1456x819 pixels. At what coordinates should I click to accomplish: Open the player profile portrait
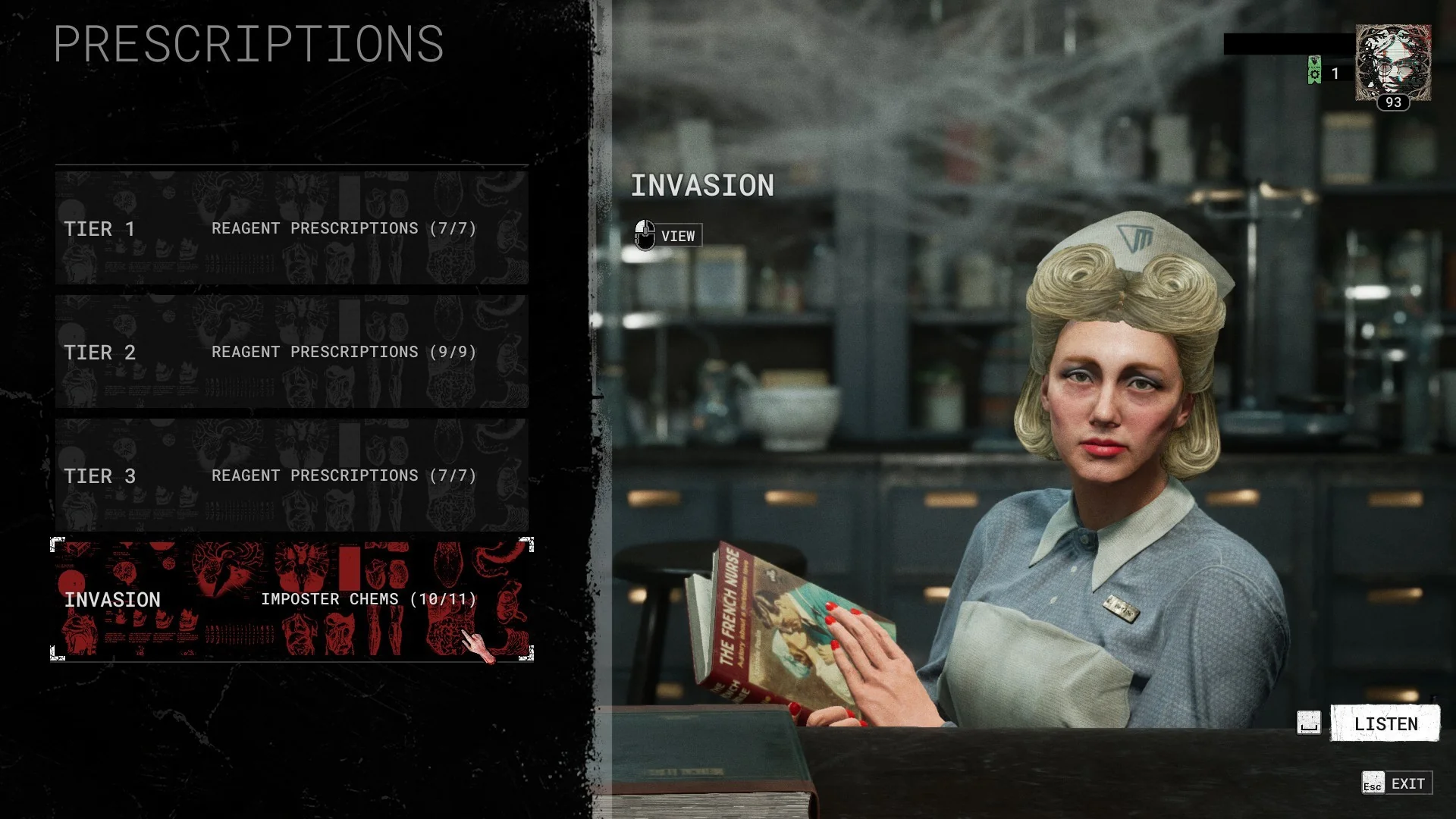[1393, 64]
